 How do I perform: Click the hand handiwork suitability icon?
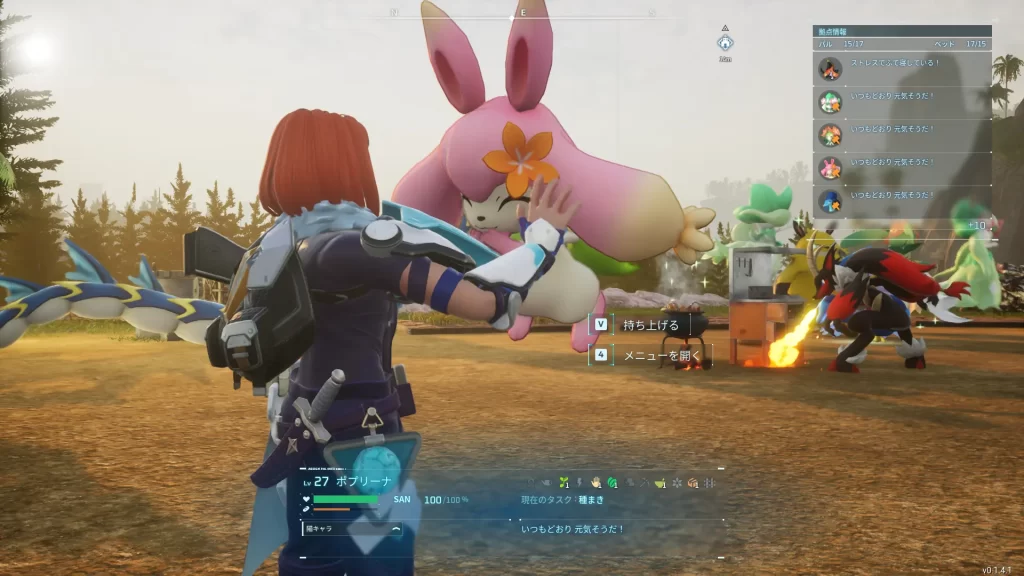[596, 483]
